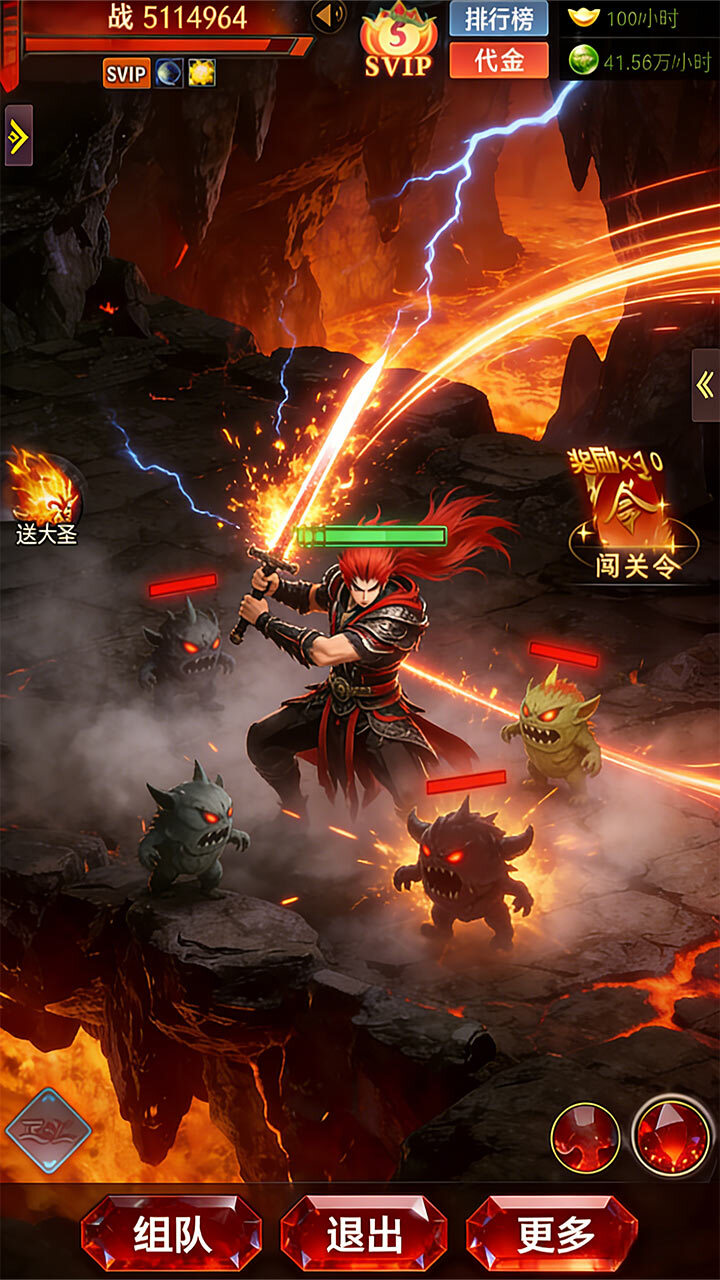Open the 组队 team menu
The width and height of the screenshot is (720, 1280).
[x=171, y=1234]
